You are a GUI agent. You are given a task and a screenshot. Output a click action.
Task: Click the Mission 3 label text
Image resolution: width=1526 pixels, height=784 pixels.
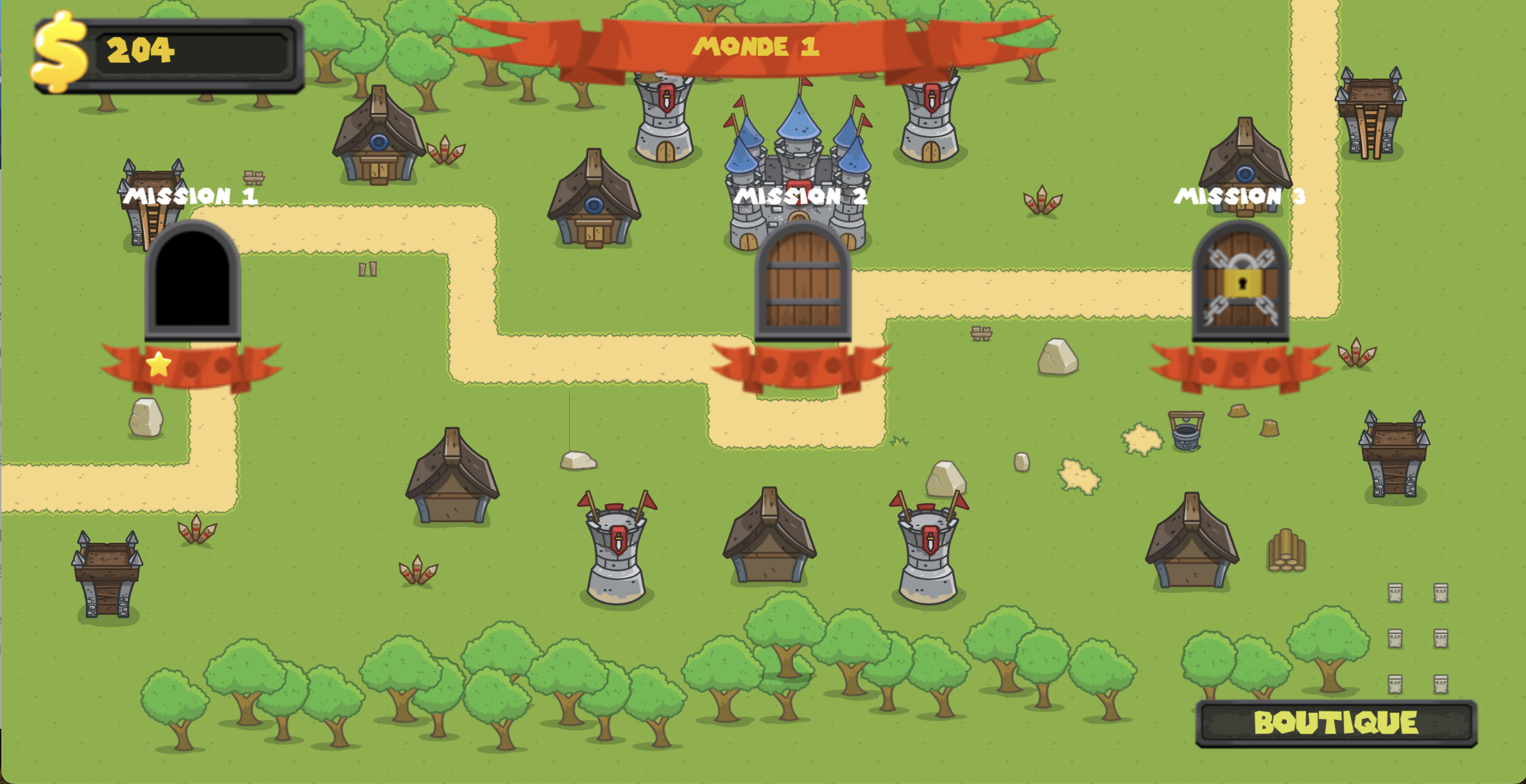(x=1240, y=196)
